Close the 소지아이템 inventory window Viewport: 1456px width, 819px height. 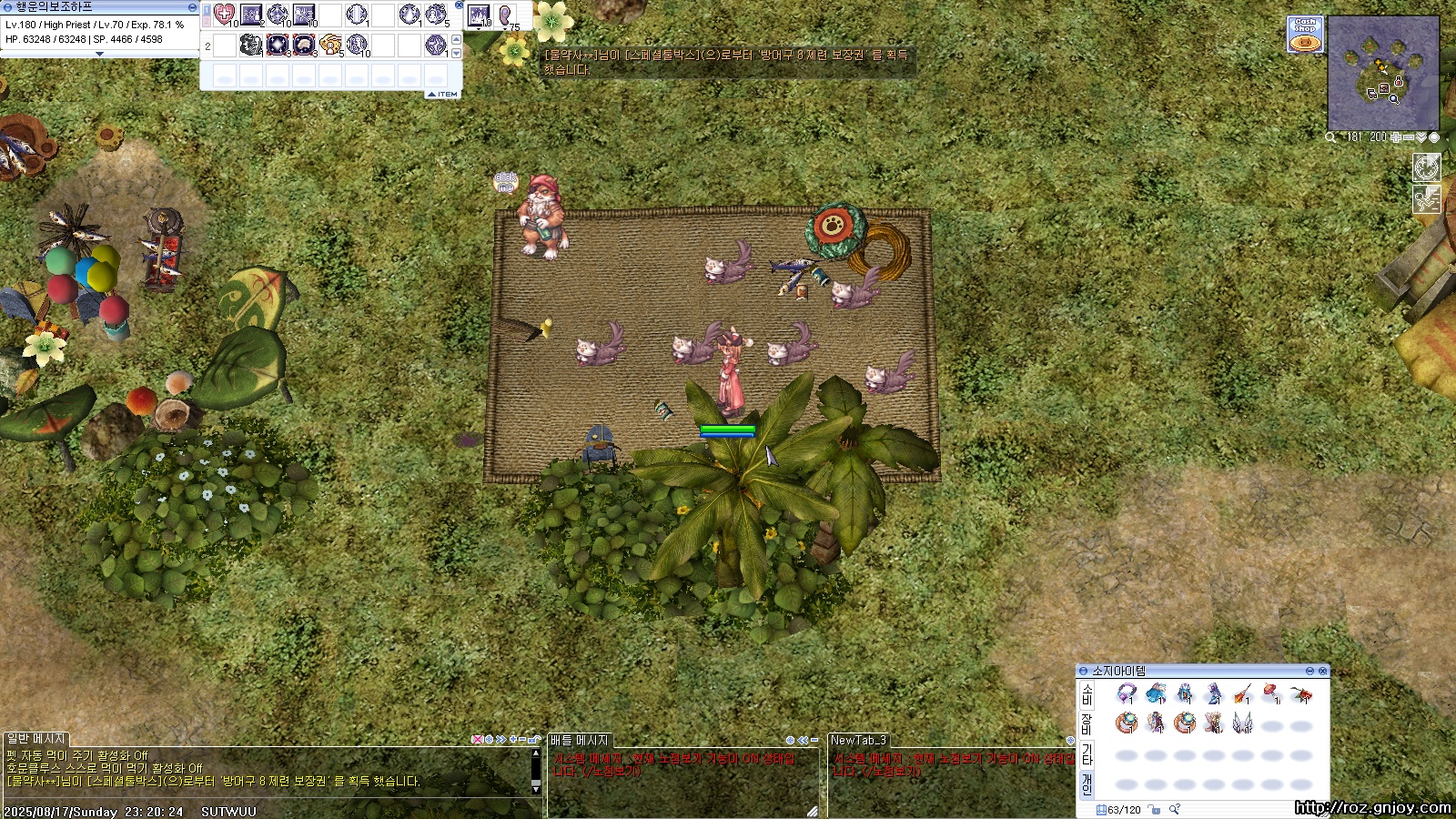pos(1322,671)
